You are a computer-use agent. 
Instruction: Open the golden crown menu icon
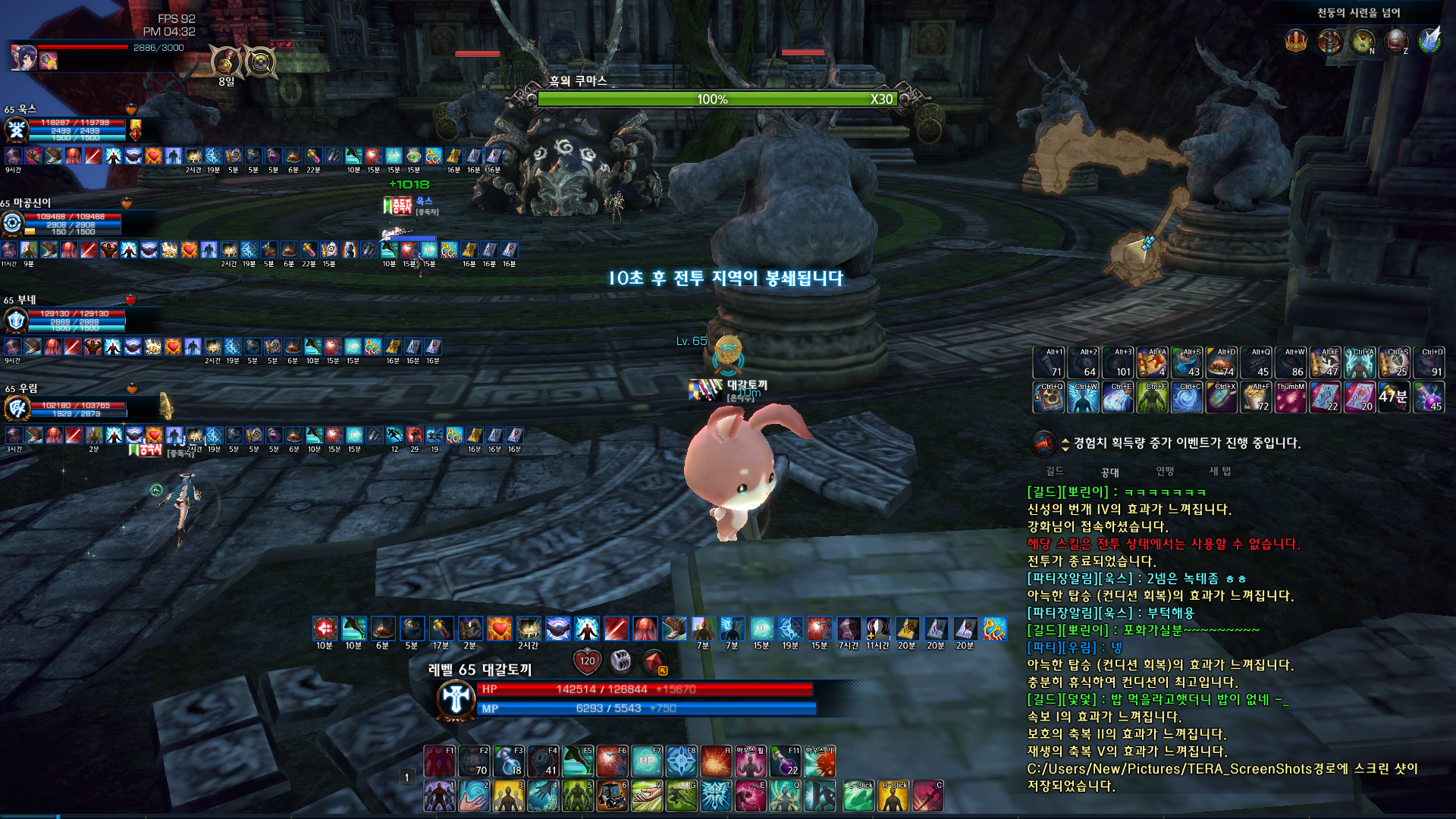click(x=1296, y=42)
